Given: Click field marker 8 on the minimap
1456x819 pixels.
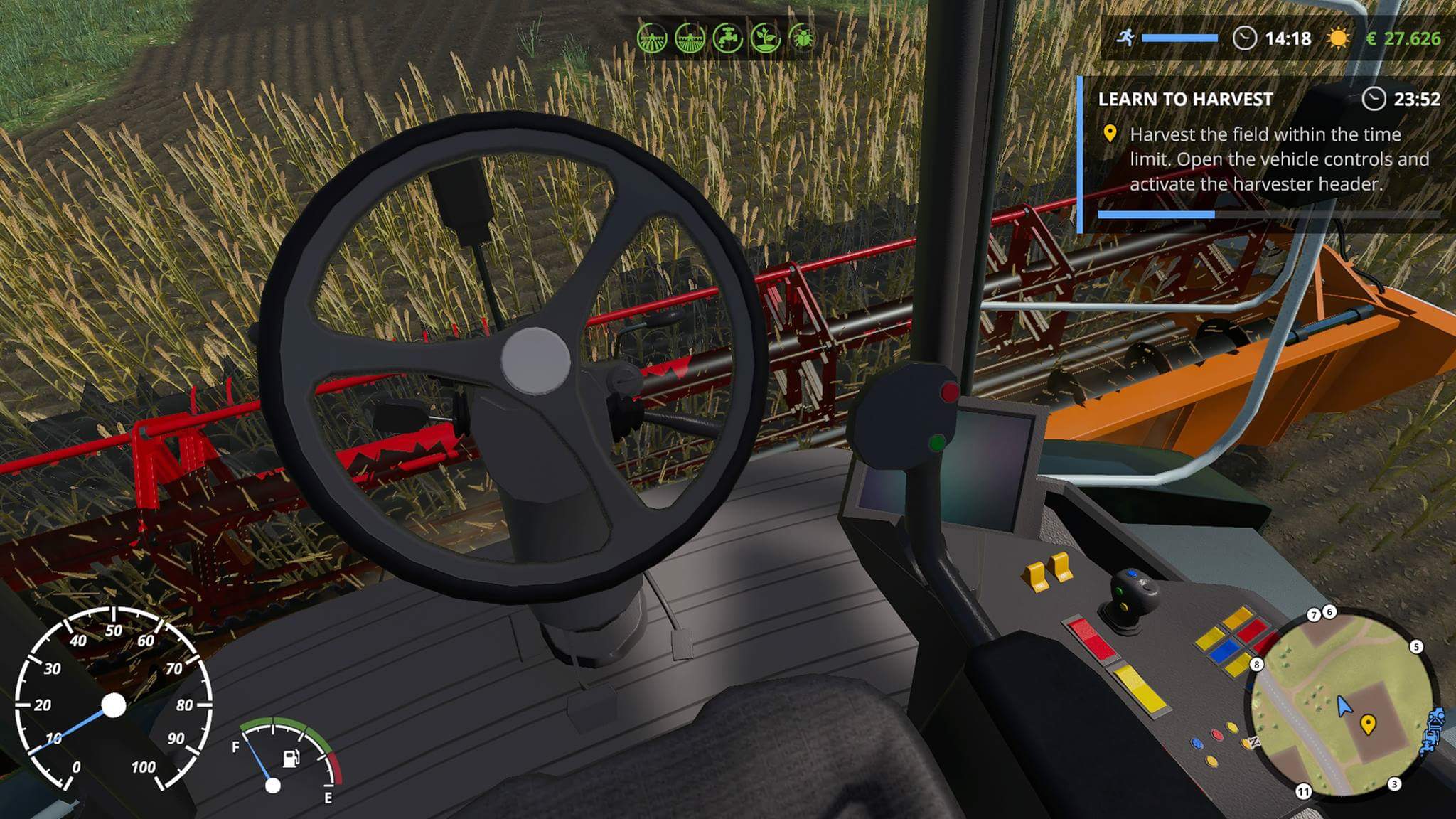Looking at the screenshot, I should coord(1257,664).
